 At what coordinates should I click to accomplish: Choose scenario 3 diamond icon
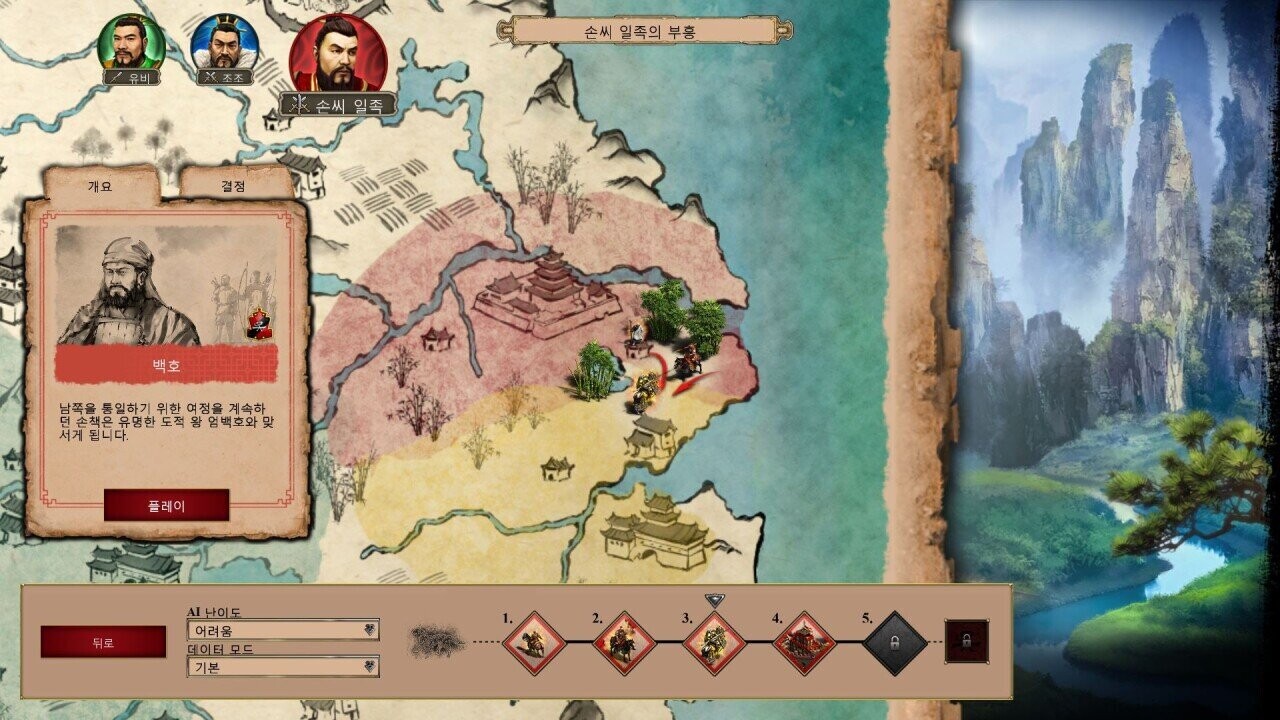(x=714, y=643)
